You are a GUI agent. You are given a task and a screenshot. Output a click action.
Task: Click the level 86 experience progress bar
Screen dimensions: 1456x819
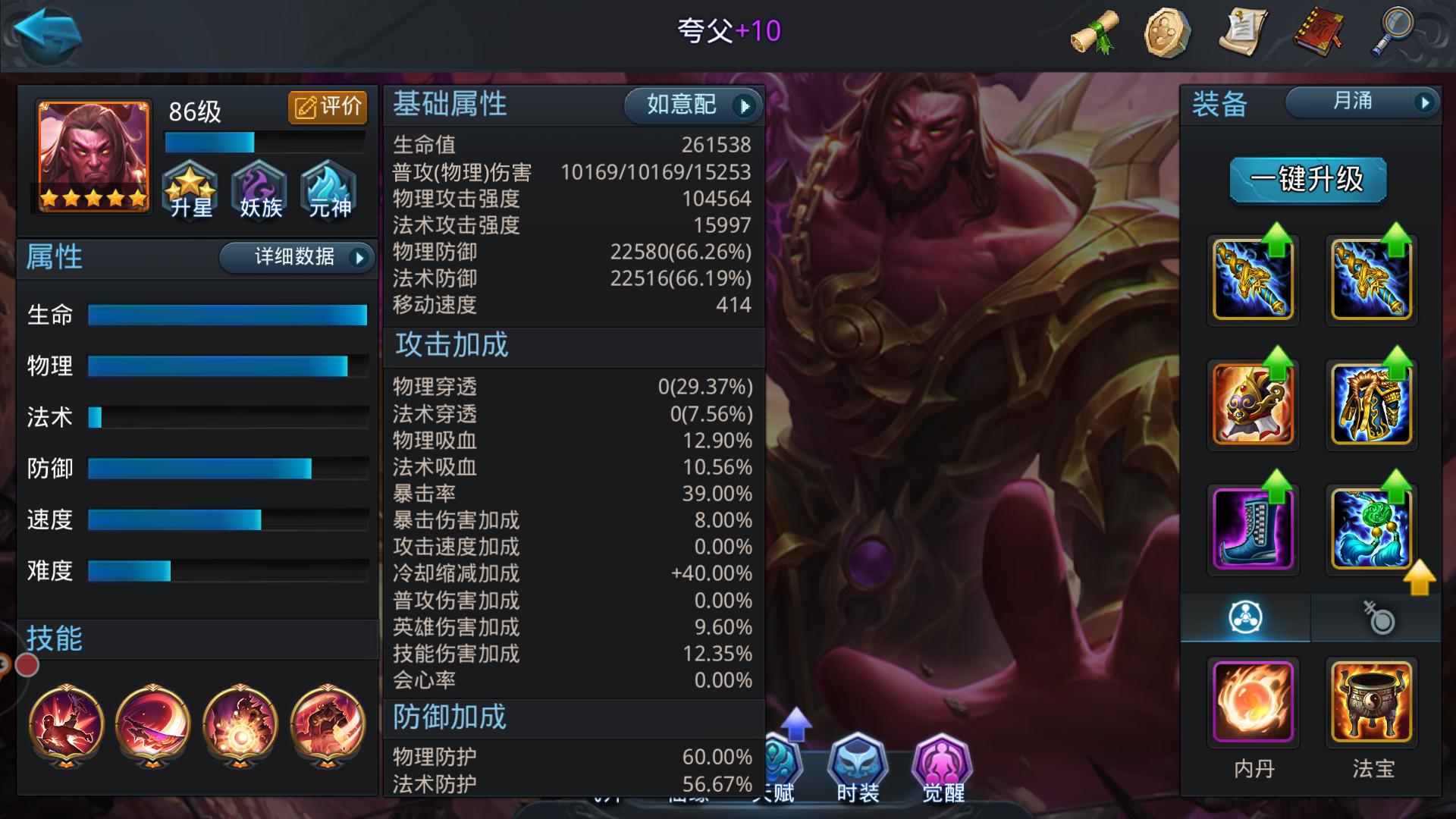point(264,142)
